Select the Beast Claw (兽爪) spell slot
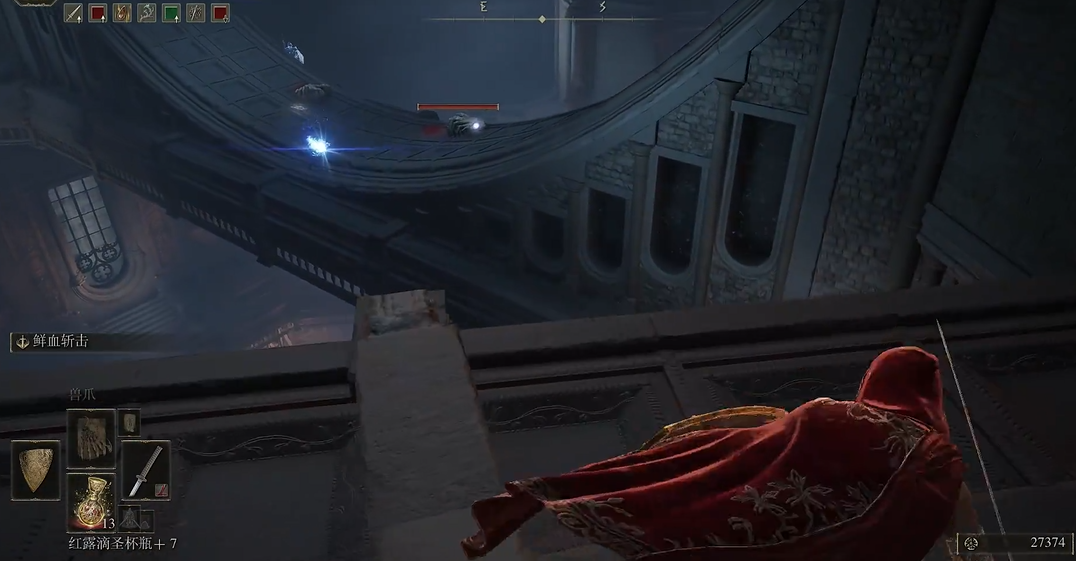This screenshot has width=1076, height=561. click(91, 436)
